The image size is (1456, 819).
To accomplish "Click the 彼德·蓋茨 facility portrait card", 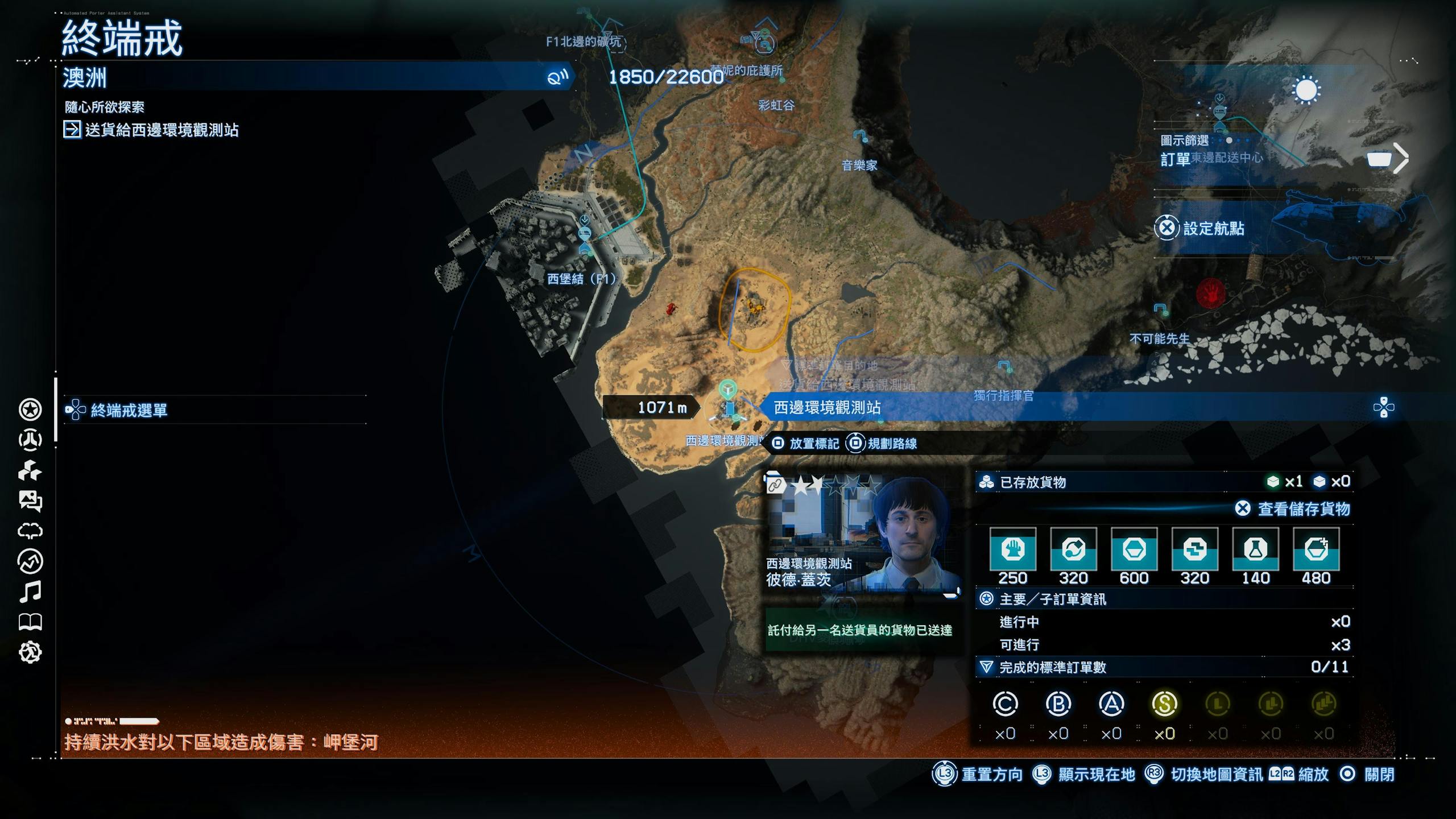I will pos(862,534).
